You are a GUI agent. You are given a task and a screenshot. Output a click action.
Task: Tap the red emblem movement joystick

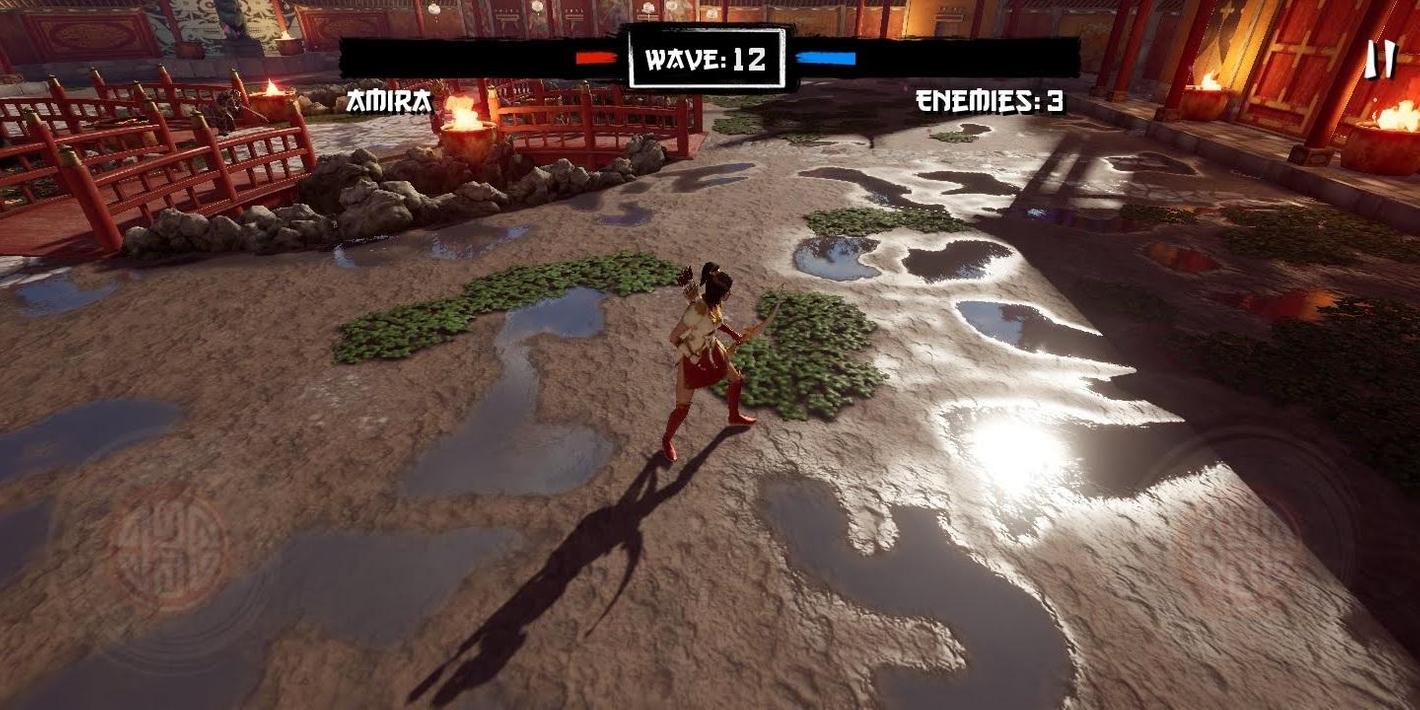[169, 549]
